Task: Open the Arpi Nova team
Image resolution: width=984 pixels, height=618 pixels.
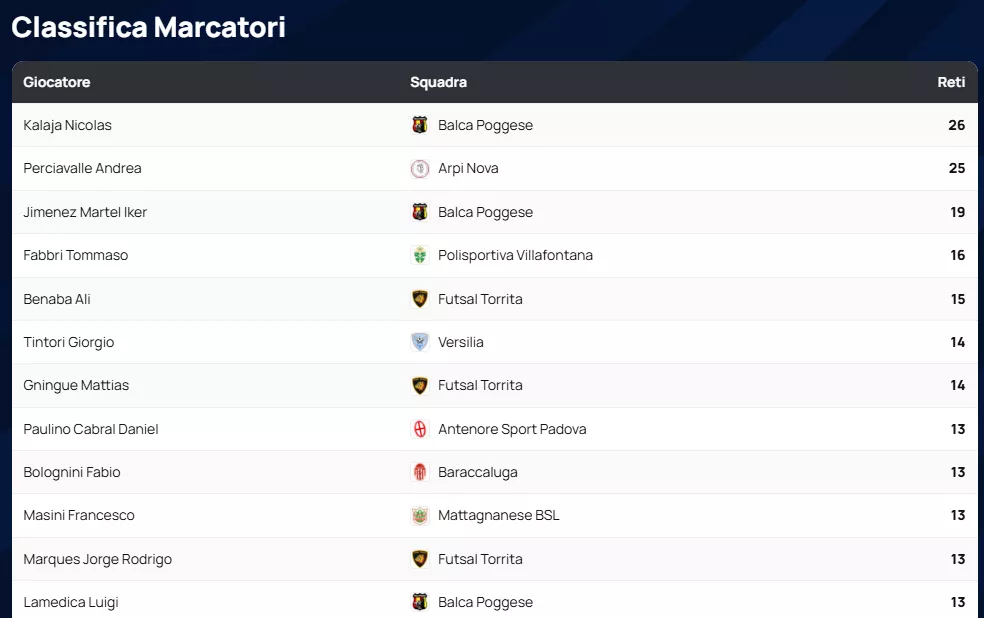Action: click(x=468, y=168)
